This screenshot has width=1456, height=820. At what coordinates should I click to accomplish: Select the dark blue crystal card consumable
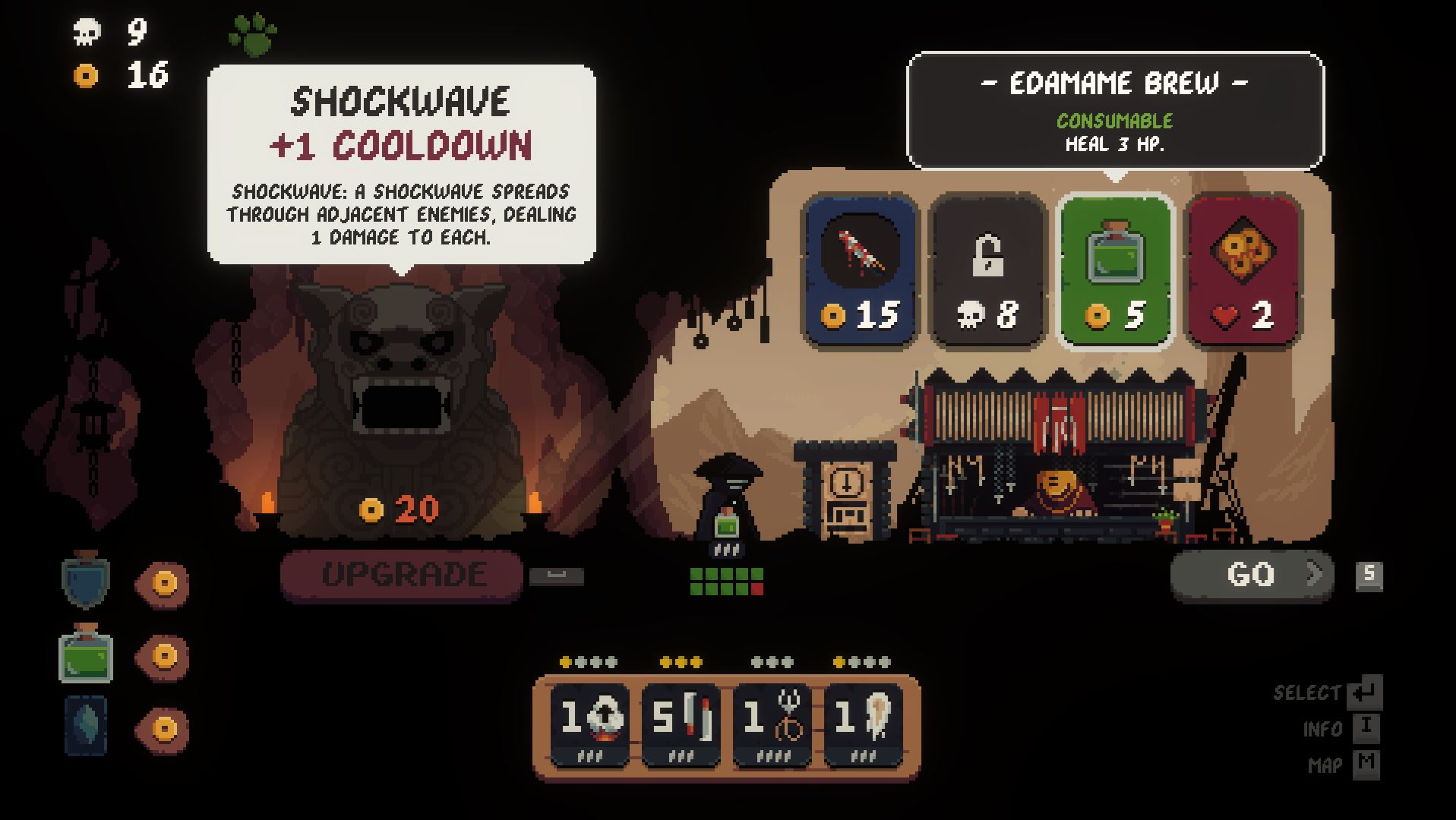(x=86, y=727)
